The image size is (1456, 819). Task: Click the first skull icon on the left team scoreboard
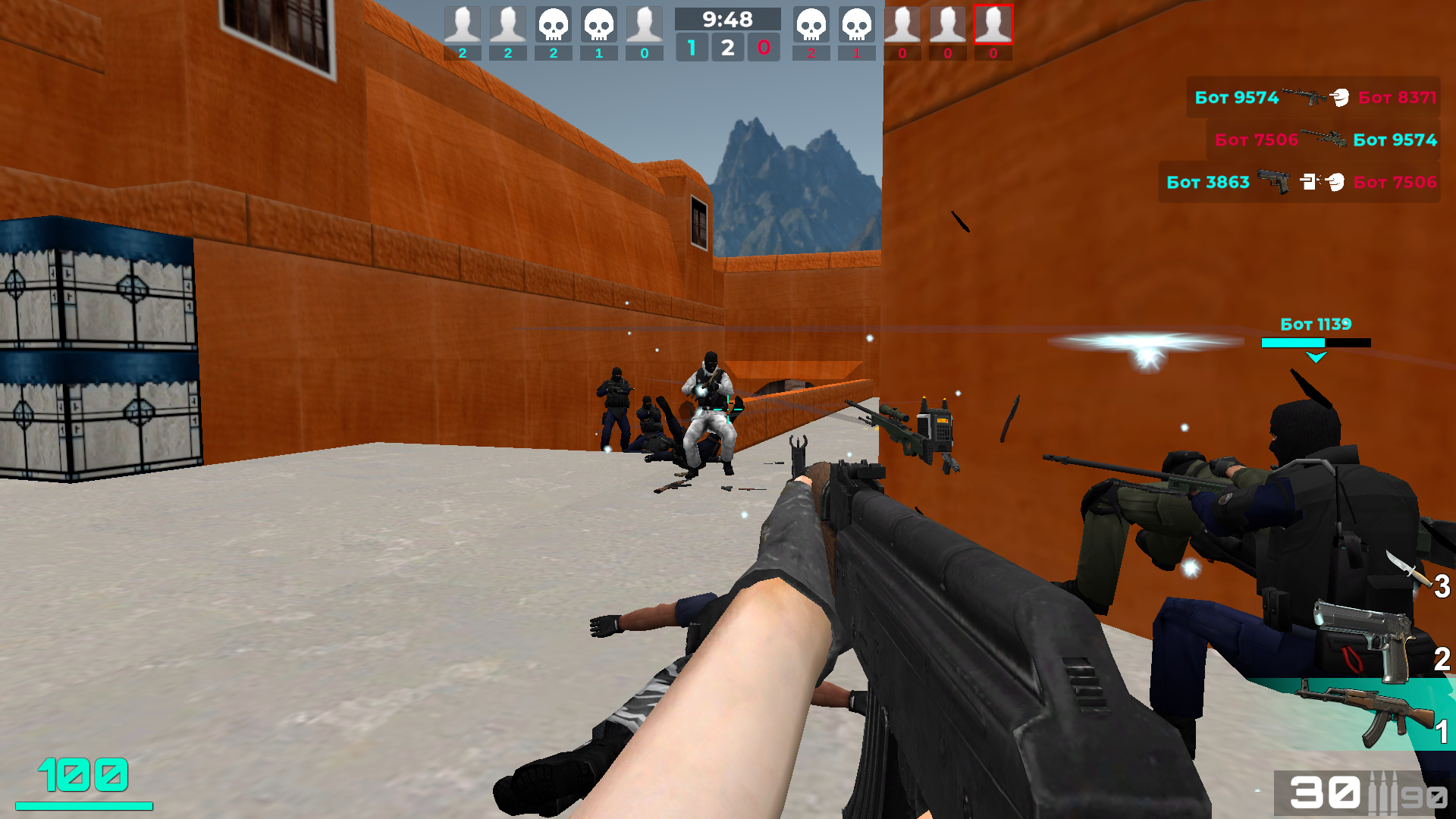tap(553, 25)
